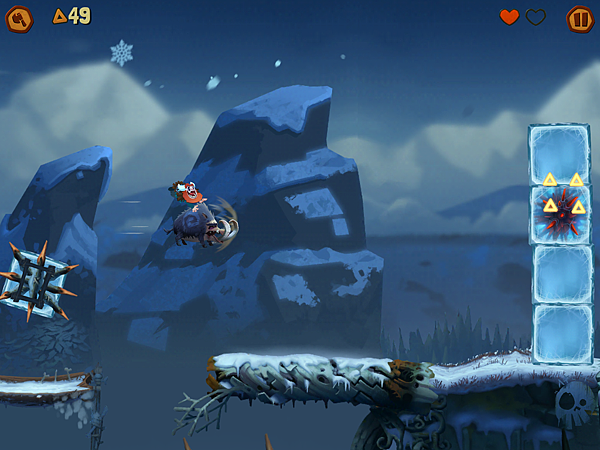The height and width of the screenshot is (450, 600).
Task: Pause the game with the pause button
Action: click(579, 18)
